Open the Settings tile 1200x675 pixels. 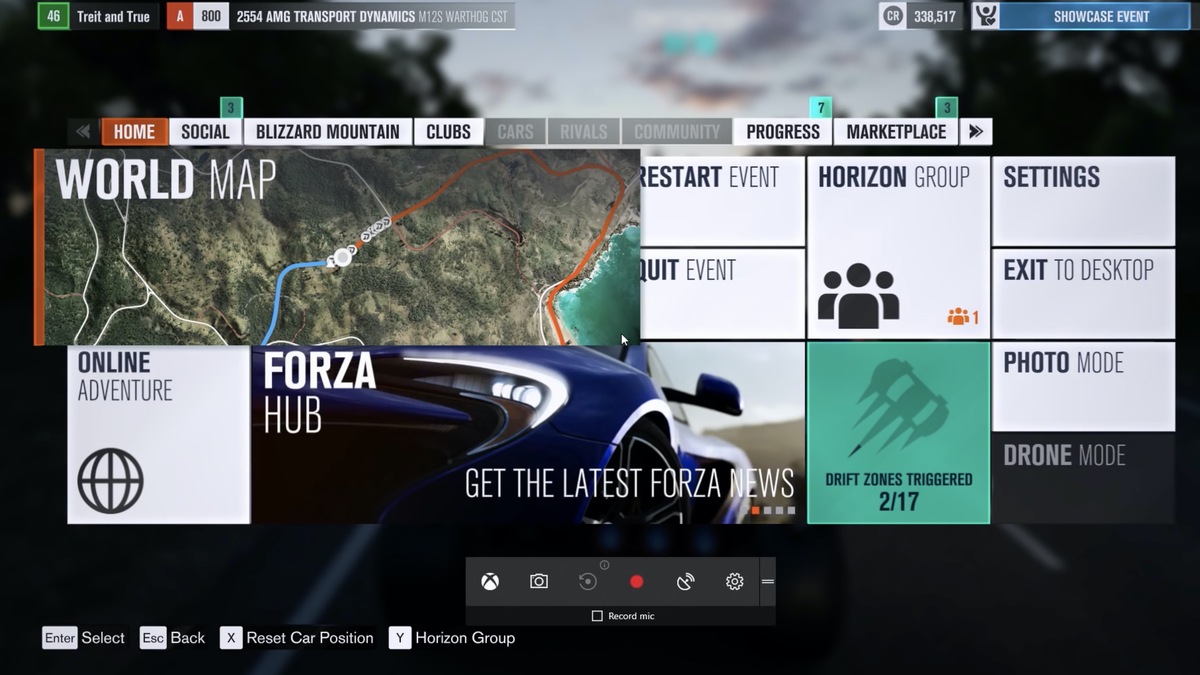pyautogui.click(x=1083, y=200)
